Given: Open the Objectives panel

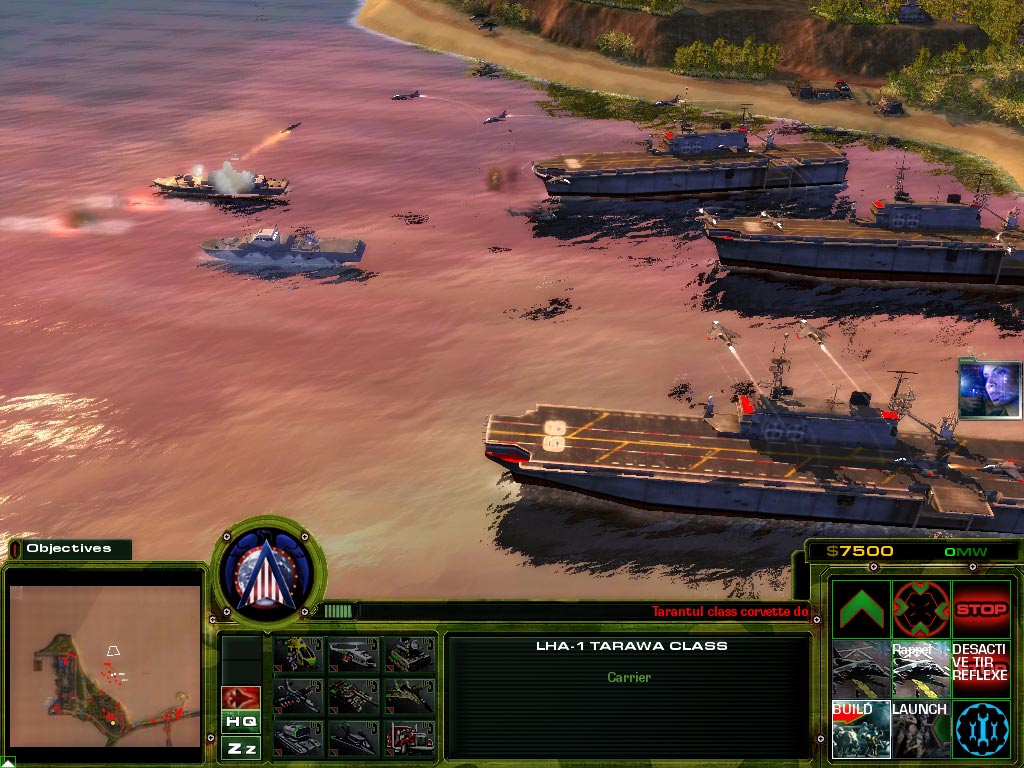Looking at the screenshot, I should click(69, 548).
